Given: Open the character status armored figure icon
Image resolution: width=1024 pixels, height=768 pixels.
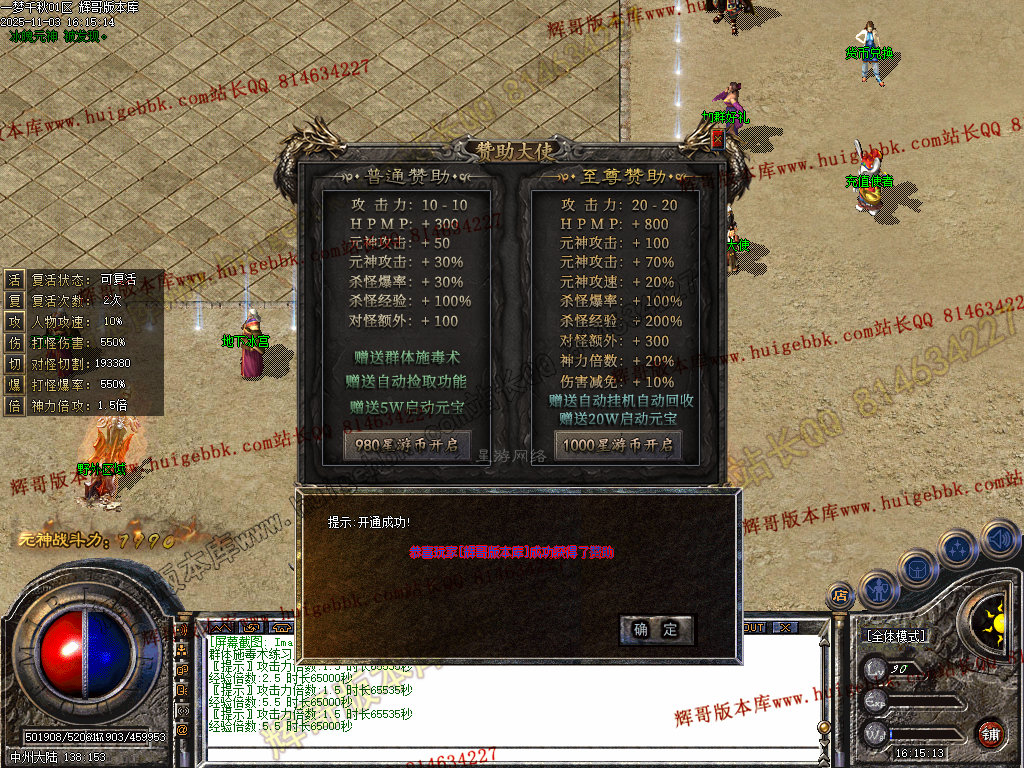Looking at the screenshot, I should [877, 590].
